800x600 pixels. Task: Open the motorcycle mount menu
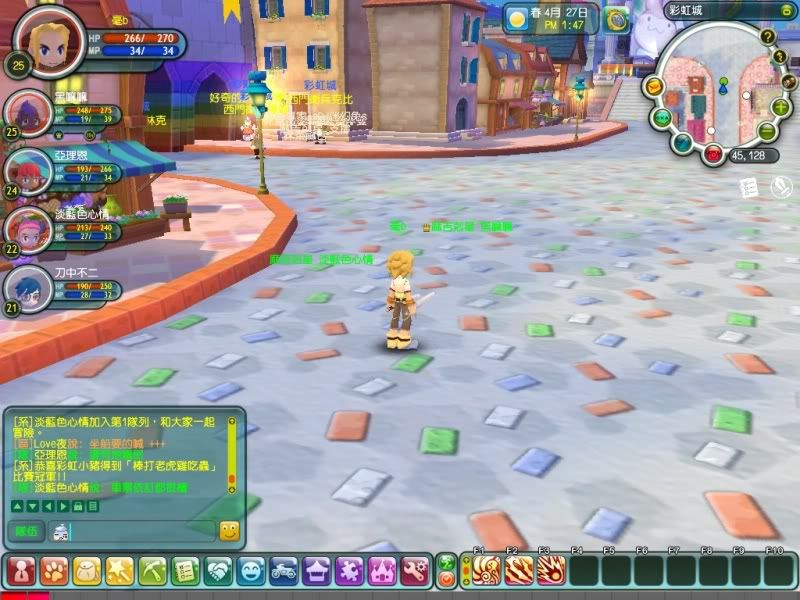coord(284,571)
